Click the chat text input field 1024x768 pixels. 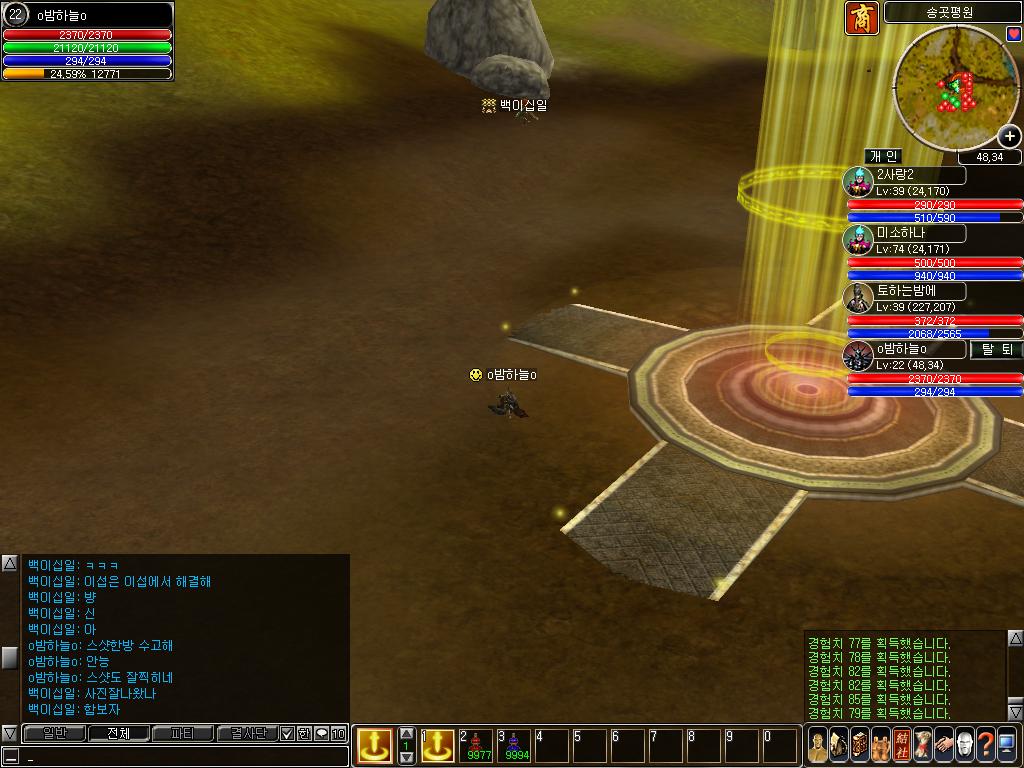tap(180, 756)
